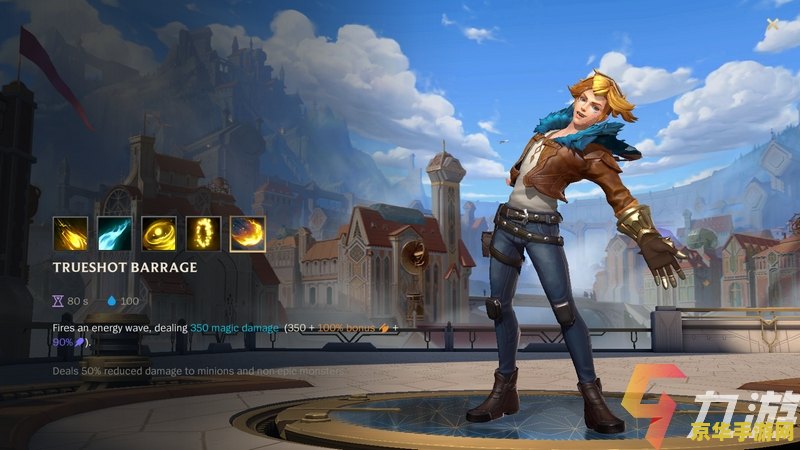The image size is (800, 450).
Task: Show the blue Mystic Shot ability
Action: coord(114,233)
